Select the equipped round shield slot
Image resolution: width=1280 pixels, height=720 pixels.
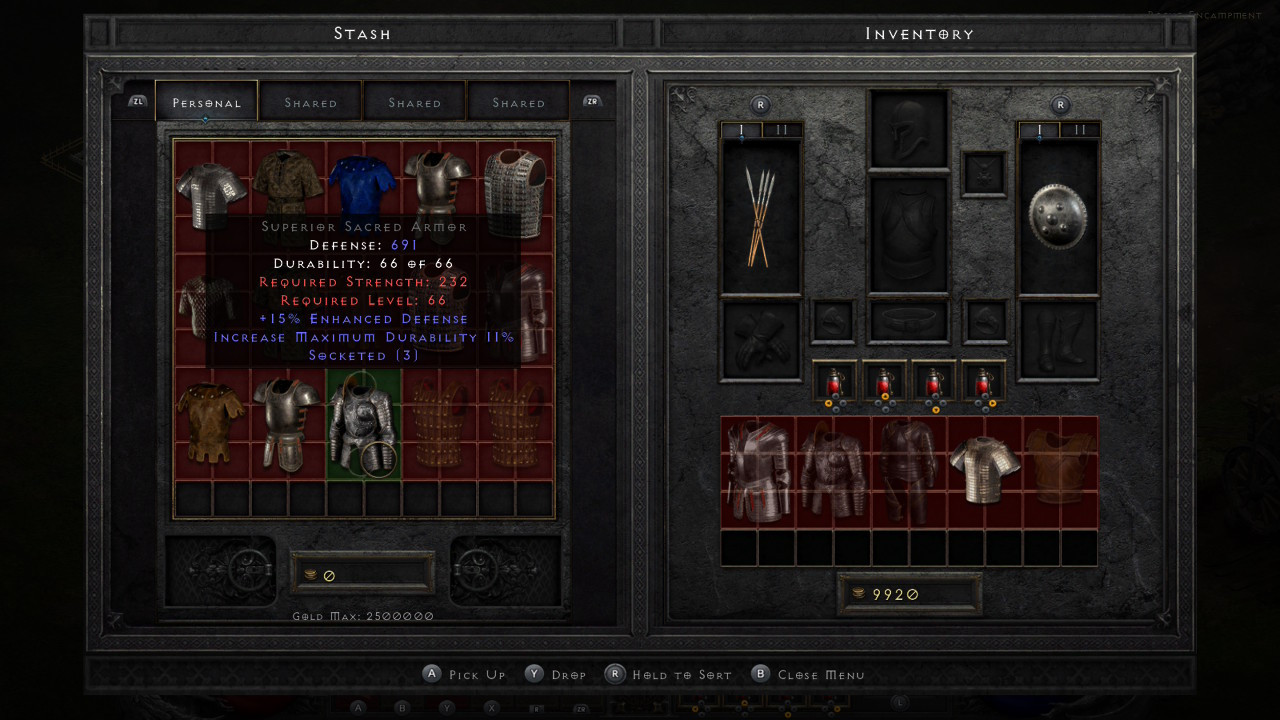pyautogui.click(x=1058, y=217)
